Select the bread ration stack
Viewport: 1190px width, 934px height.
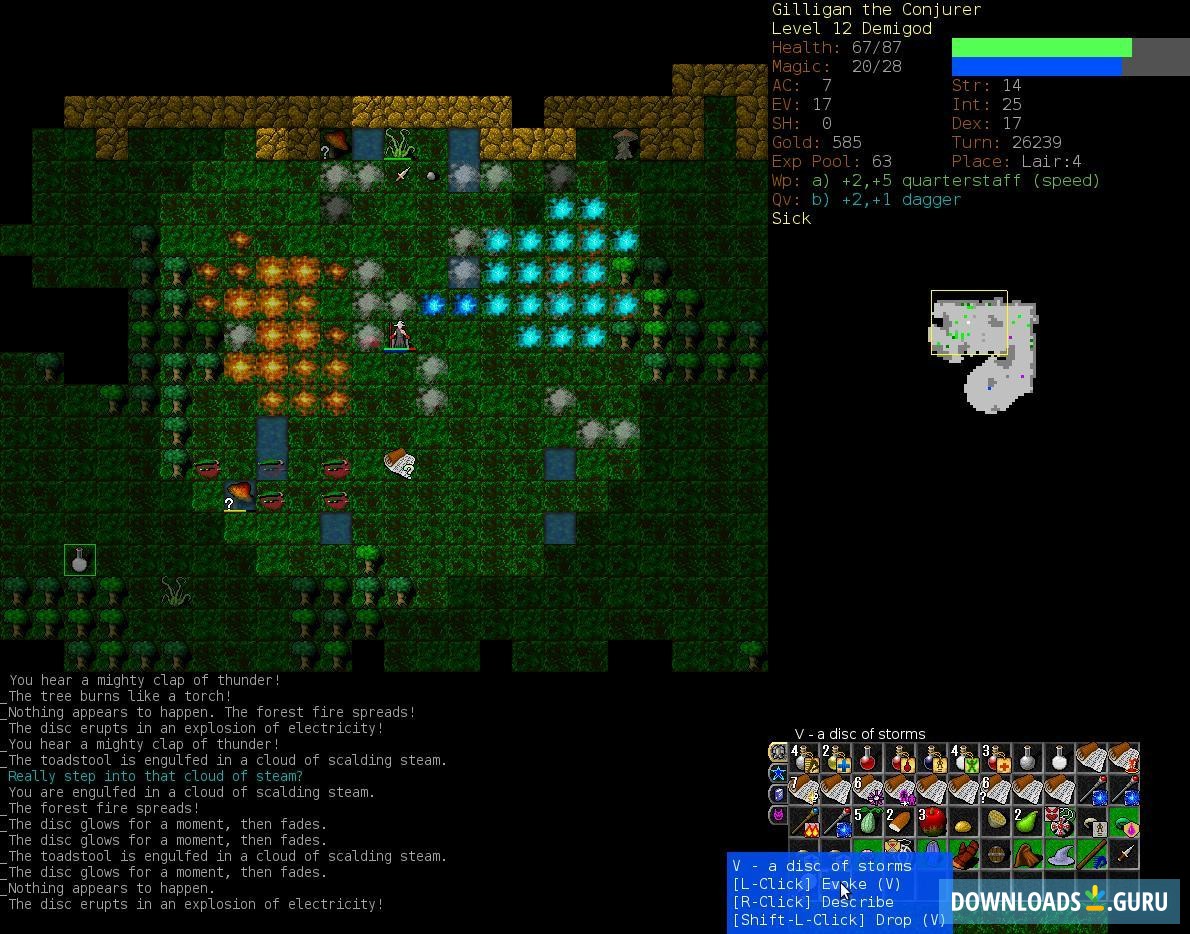click(x=899, y=822)
